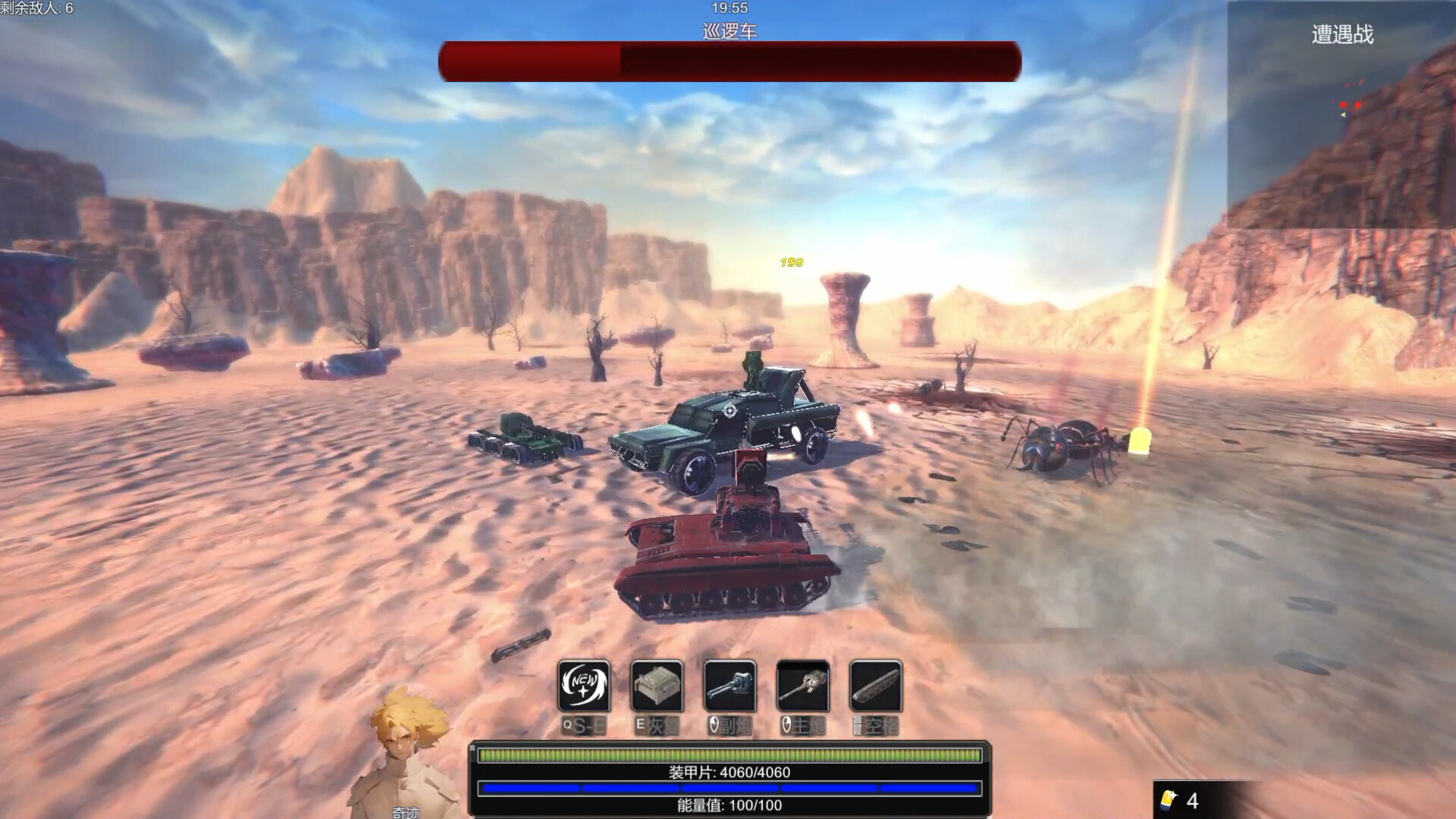The height and width of the screenshot is (819, 1456).
Task: Click the 空格 tank tread module icon
Action: click(x=876, y=685)
